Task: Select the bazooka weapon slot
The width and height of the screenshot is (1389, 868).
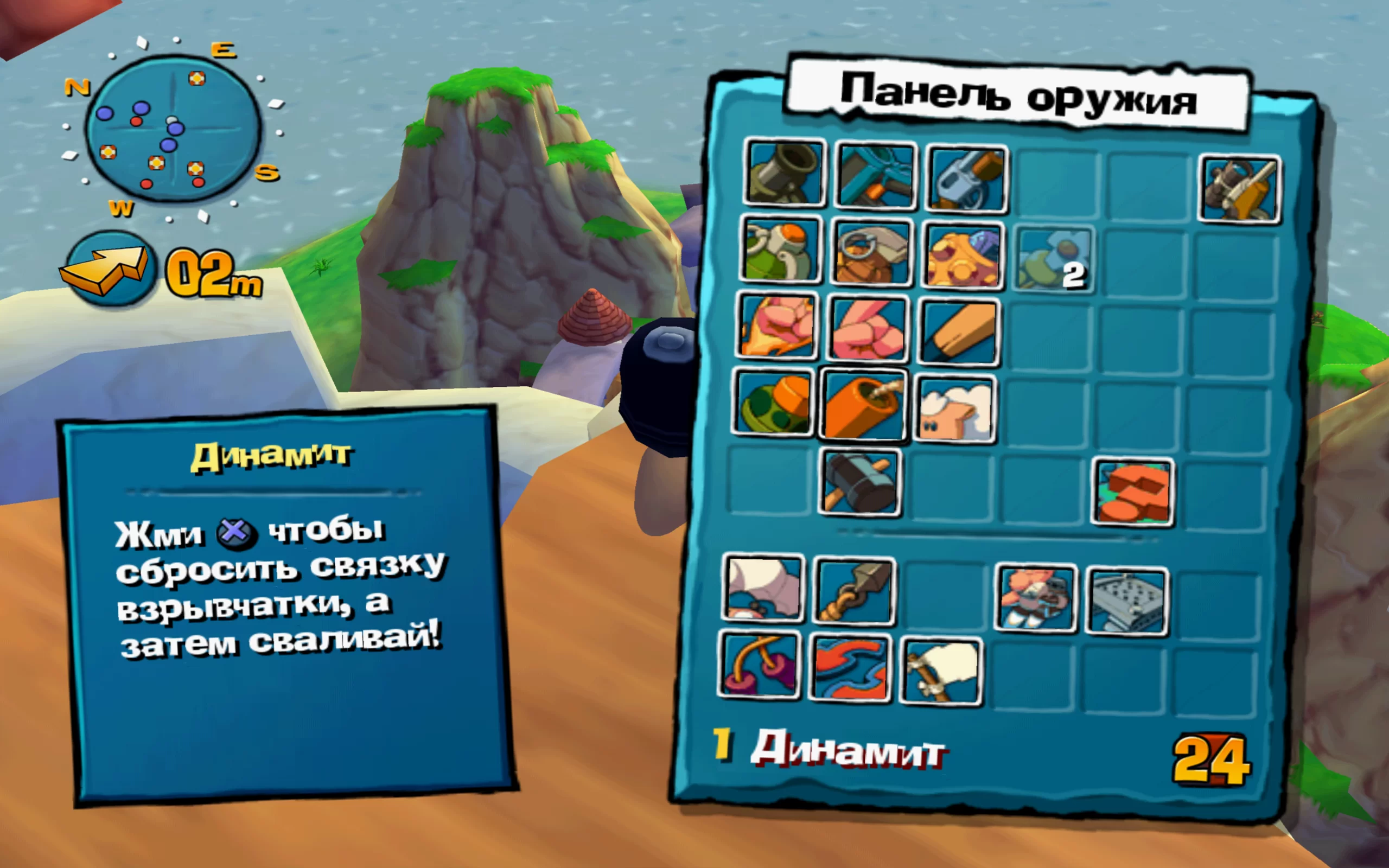Action: (x=785, y=171)
